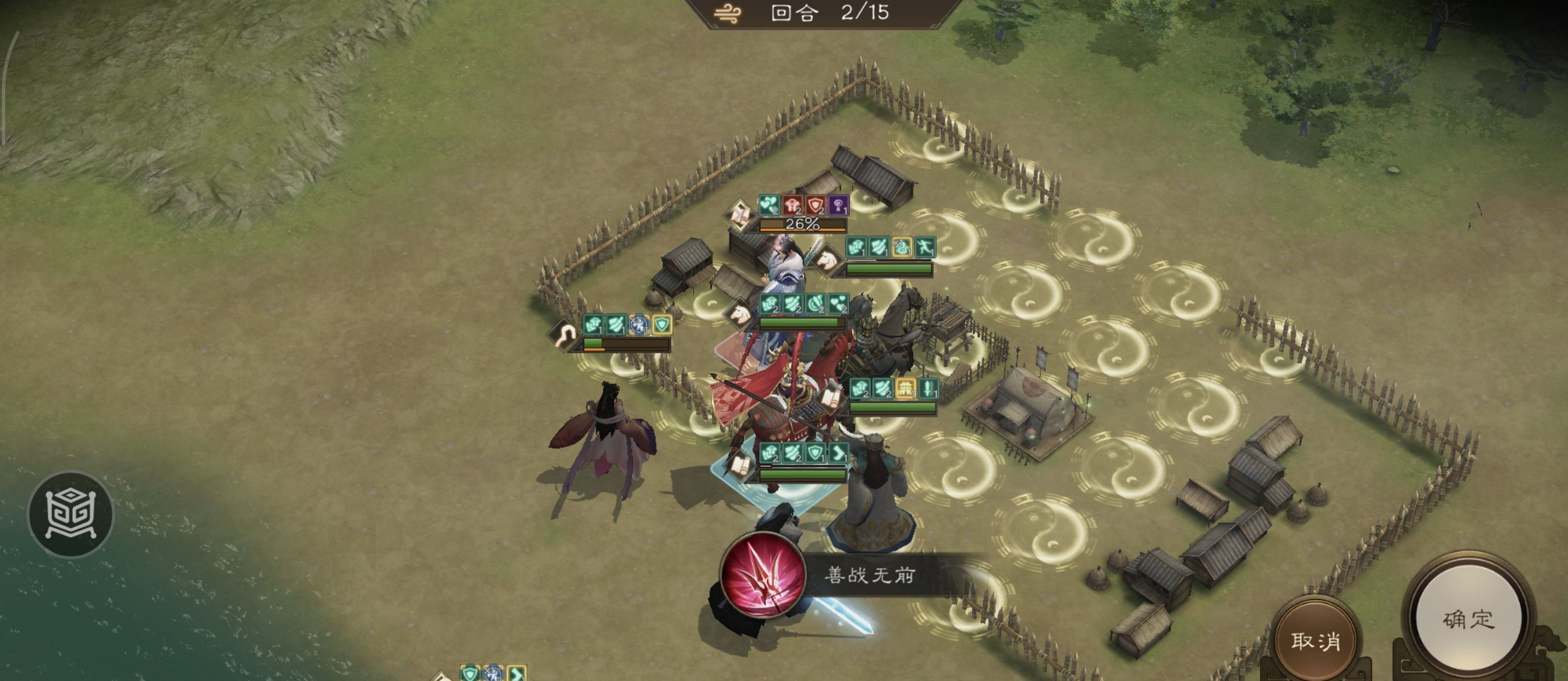
Task: Cancel the action with the 取消 button
Action: pos(1315,640)
